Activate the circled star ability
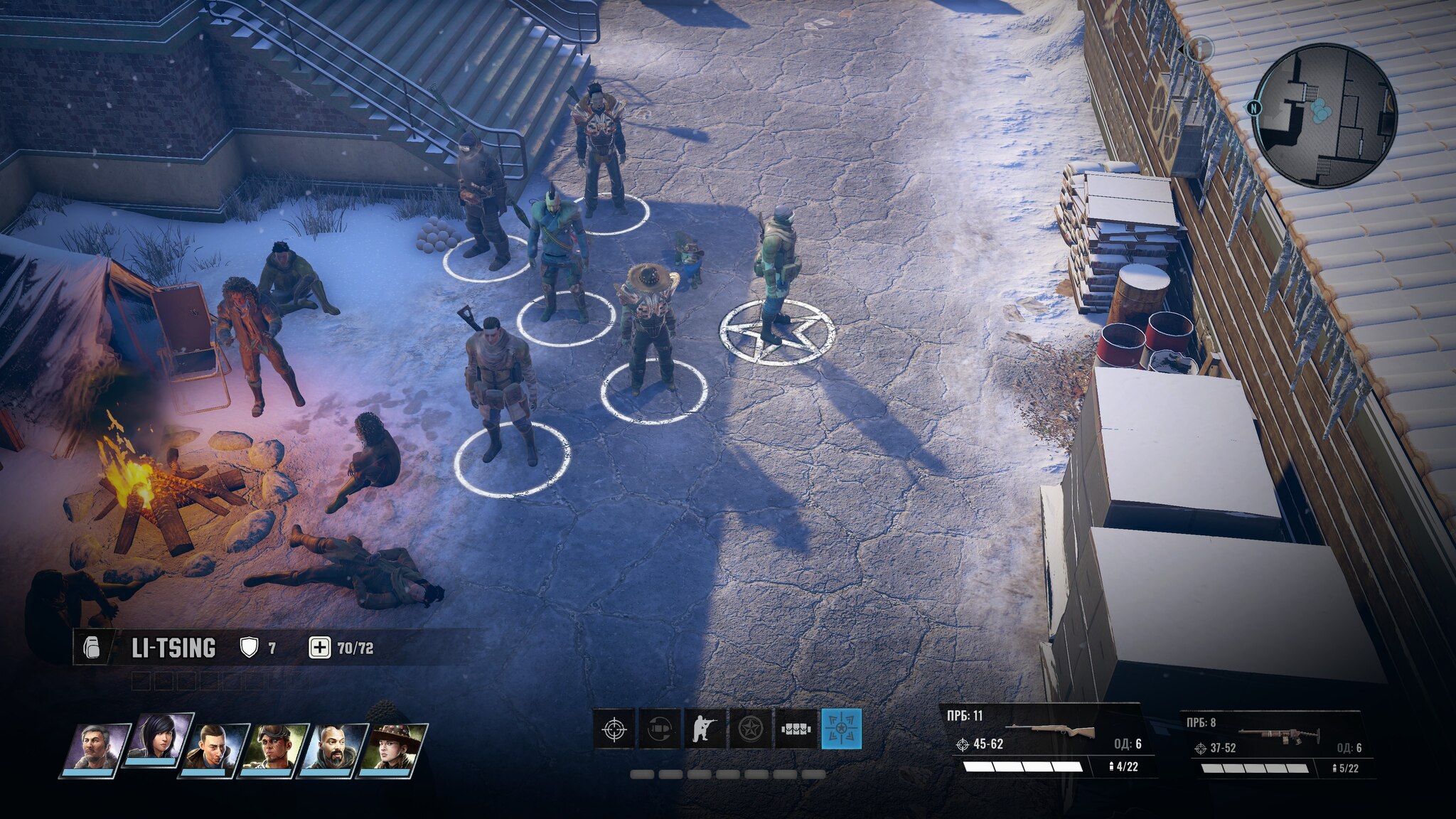 click(750, 729)
